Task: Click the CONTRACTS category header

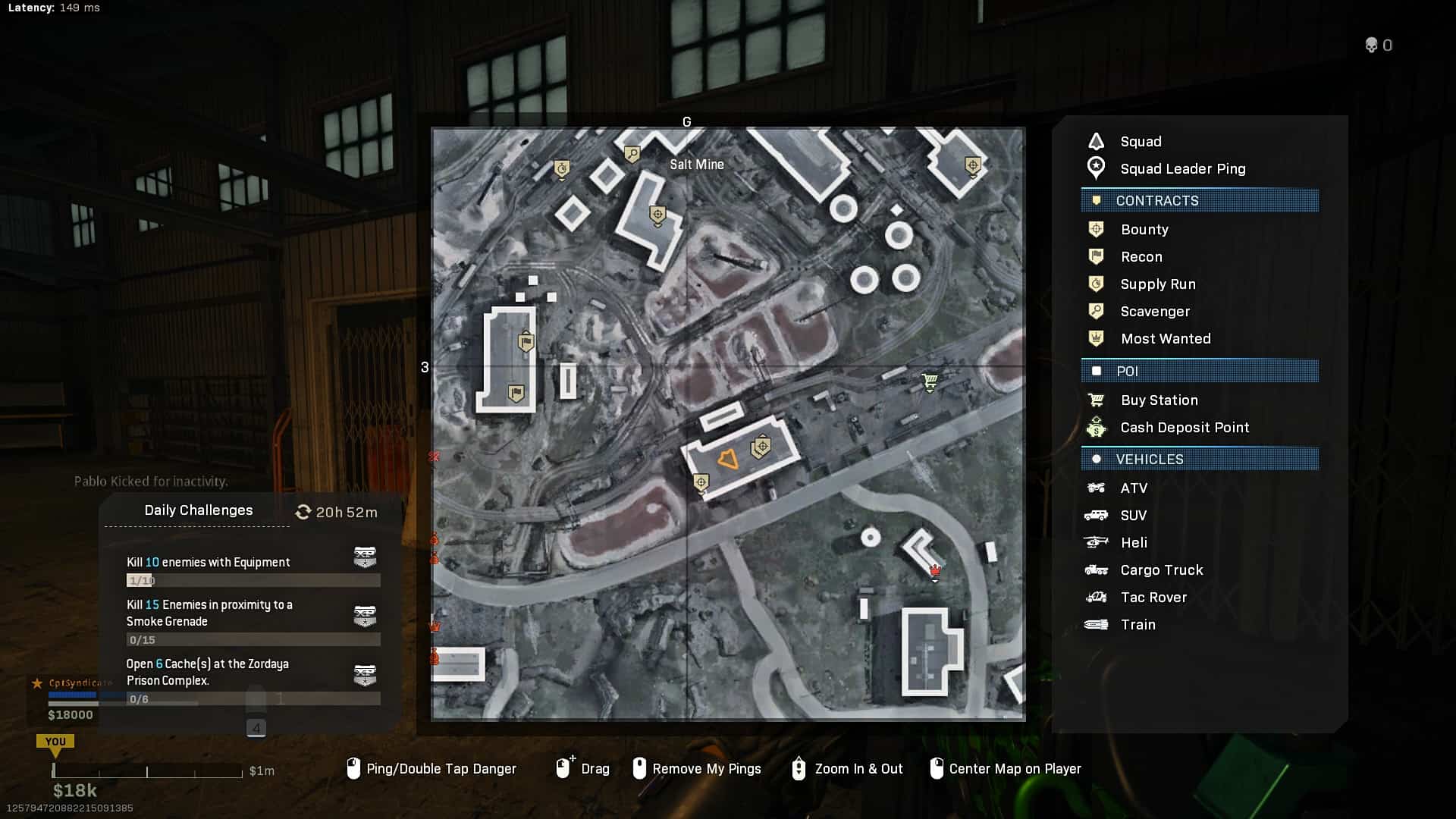Action: pos(1199,201)
